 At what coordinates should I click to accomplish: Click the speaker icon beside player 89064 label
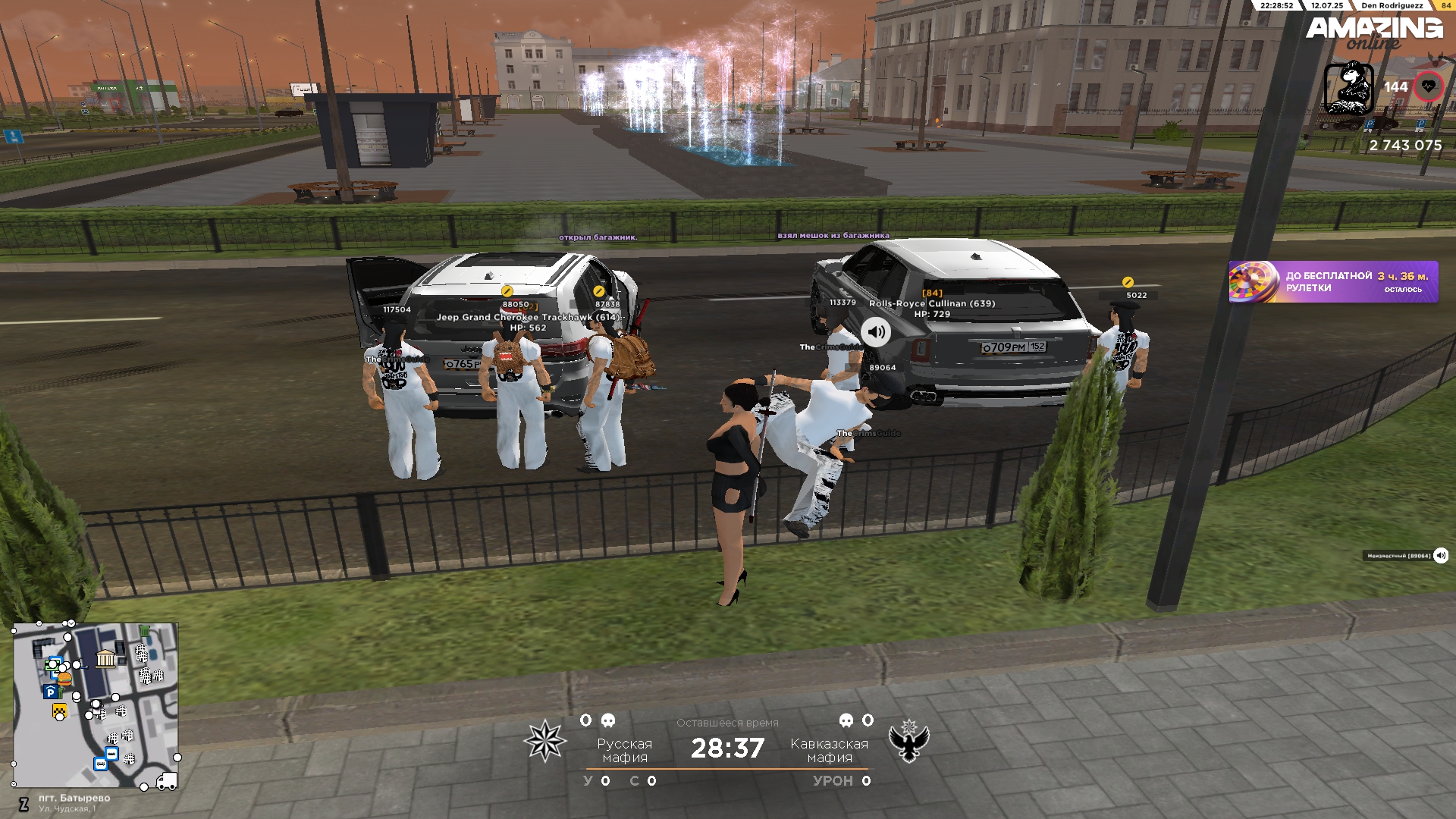[x=1440, y=556]
